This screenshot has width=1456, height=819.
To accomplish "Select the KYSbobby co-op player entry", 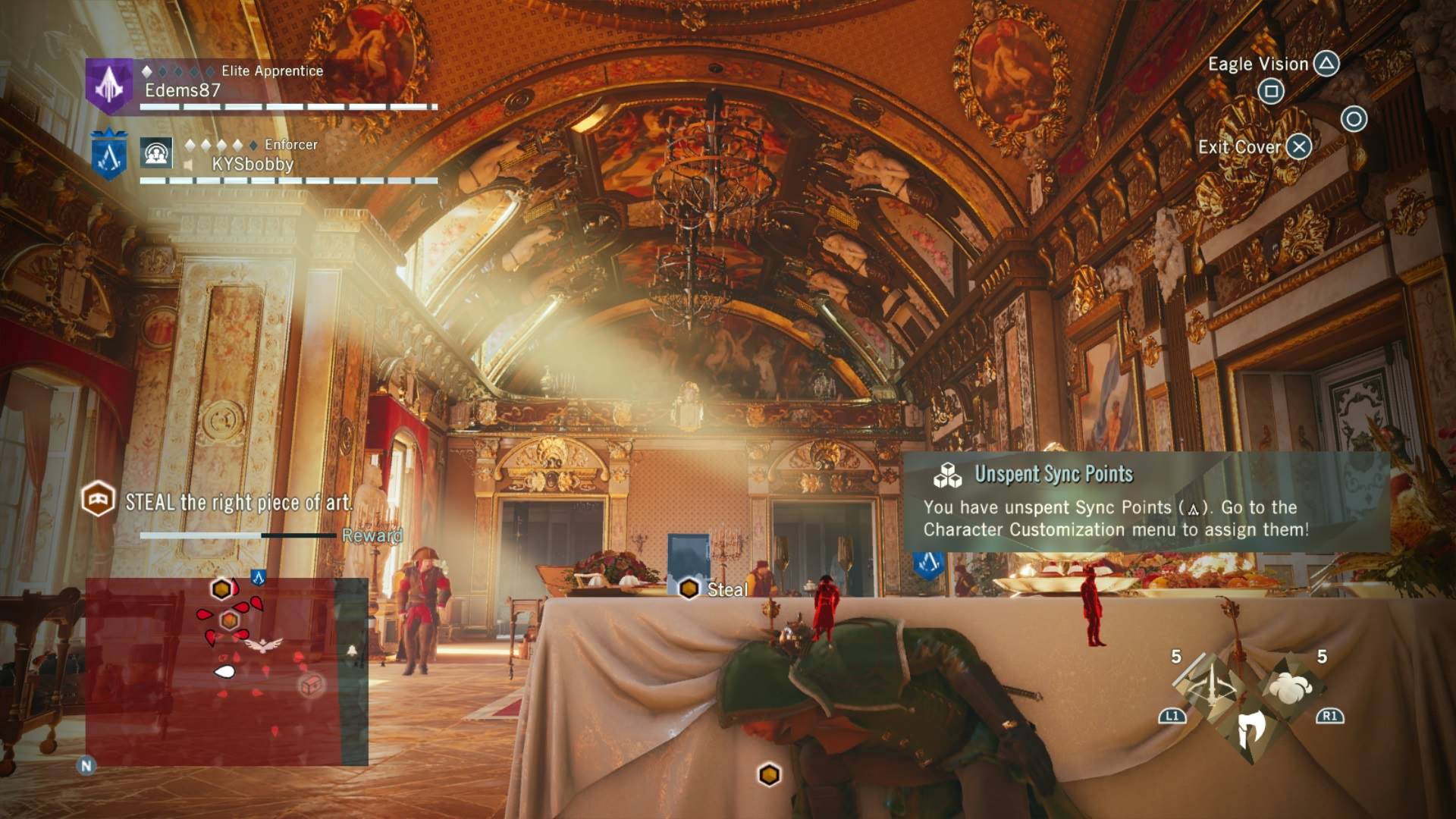I will click(x=252, y=164).
